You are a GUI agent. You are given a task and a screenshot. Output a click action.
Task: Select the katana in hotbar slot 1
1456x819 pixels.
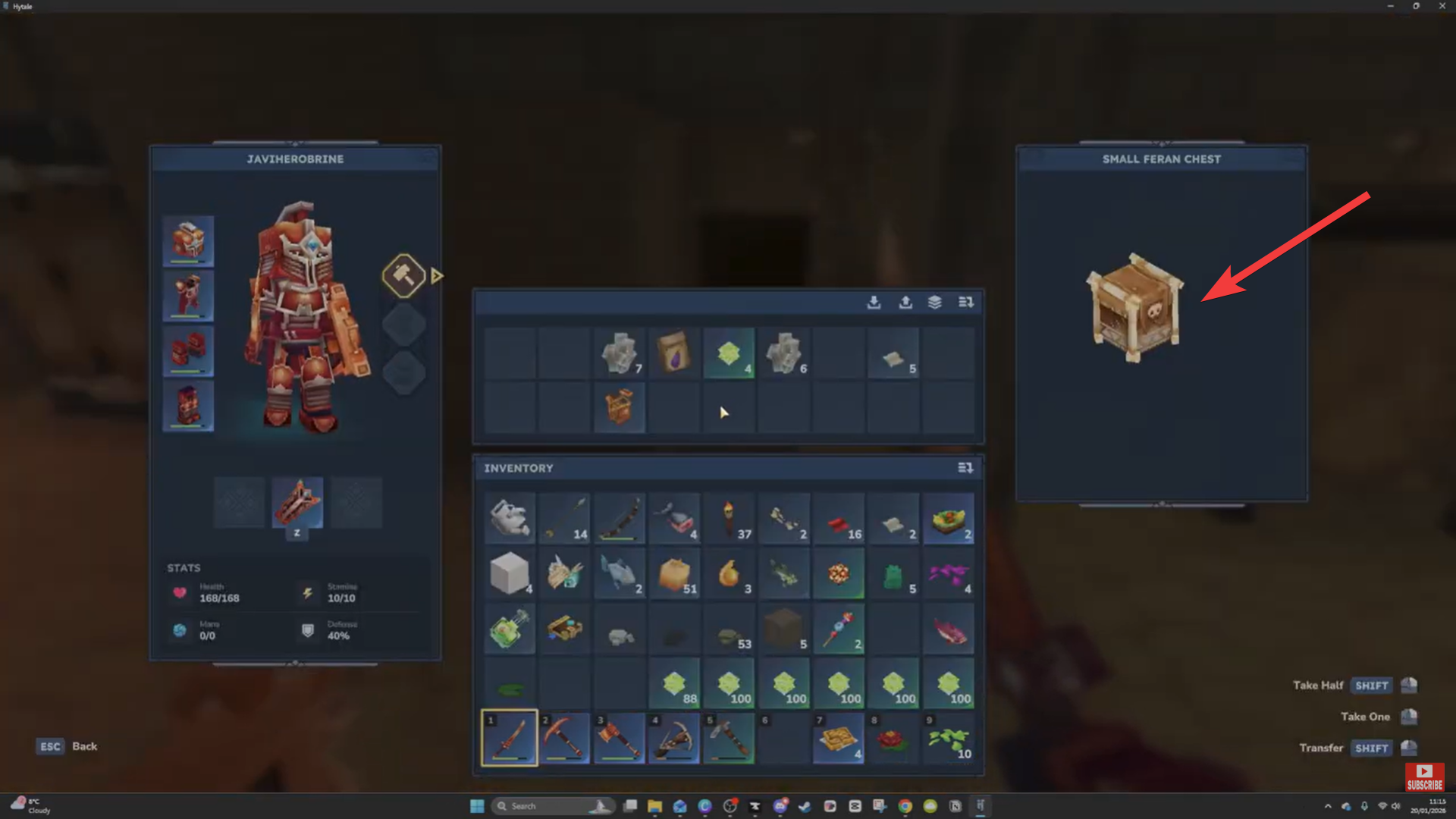tap(509, 737)
